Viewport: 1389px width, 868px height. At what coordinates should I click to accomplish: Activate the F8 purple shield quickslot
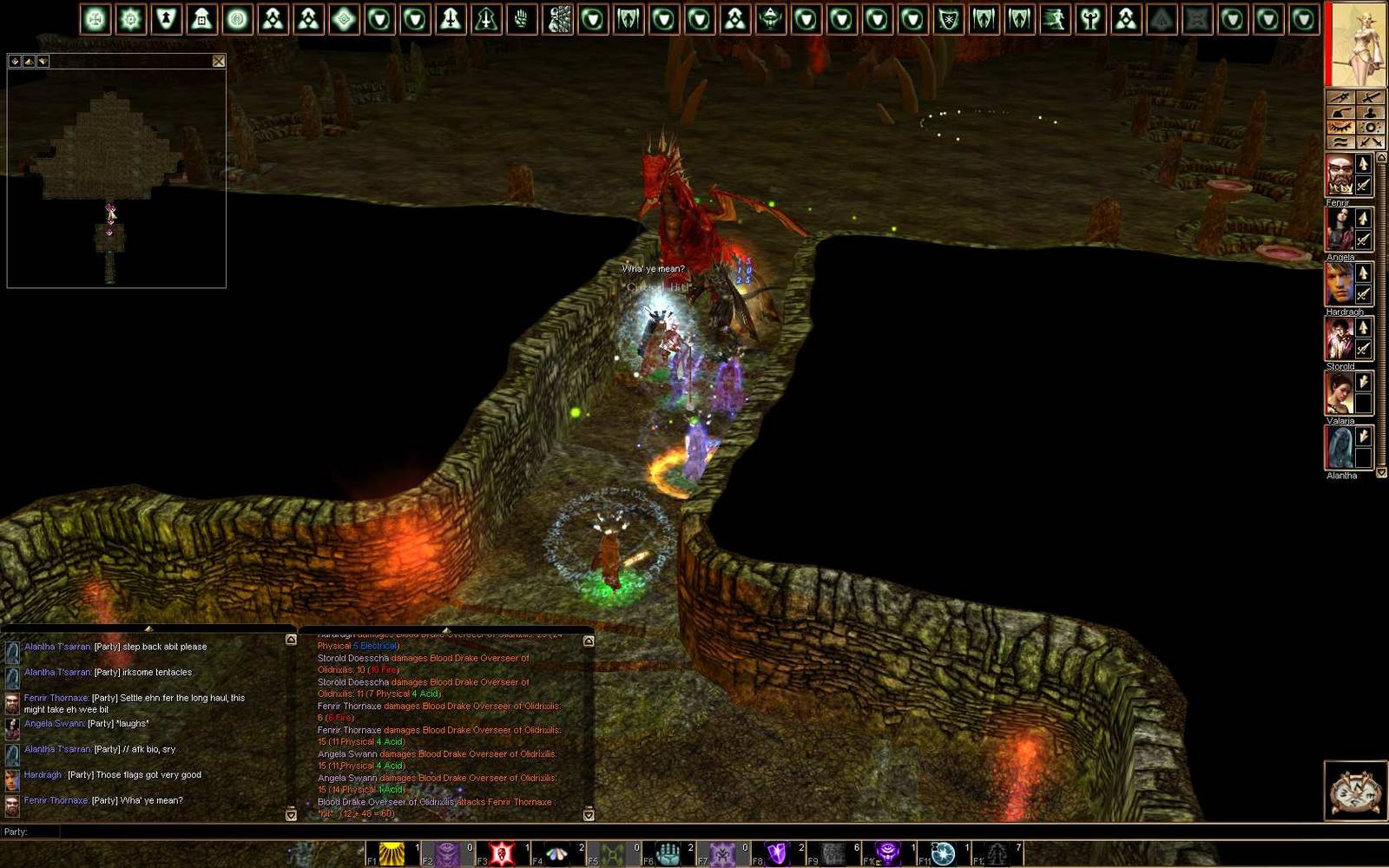pyautogui.click(x=776, y=854)
